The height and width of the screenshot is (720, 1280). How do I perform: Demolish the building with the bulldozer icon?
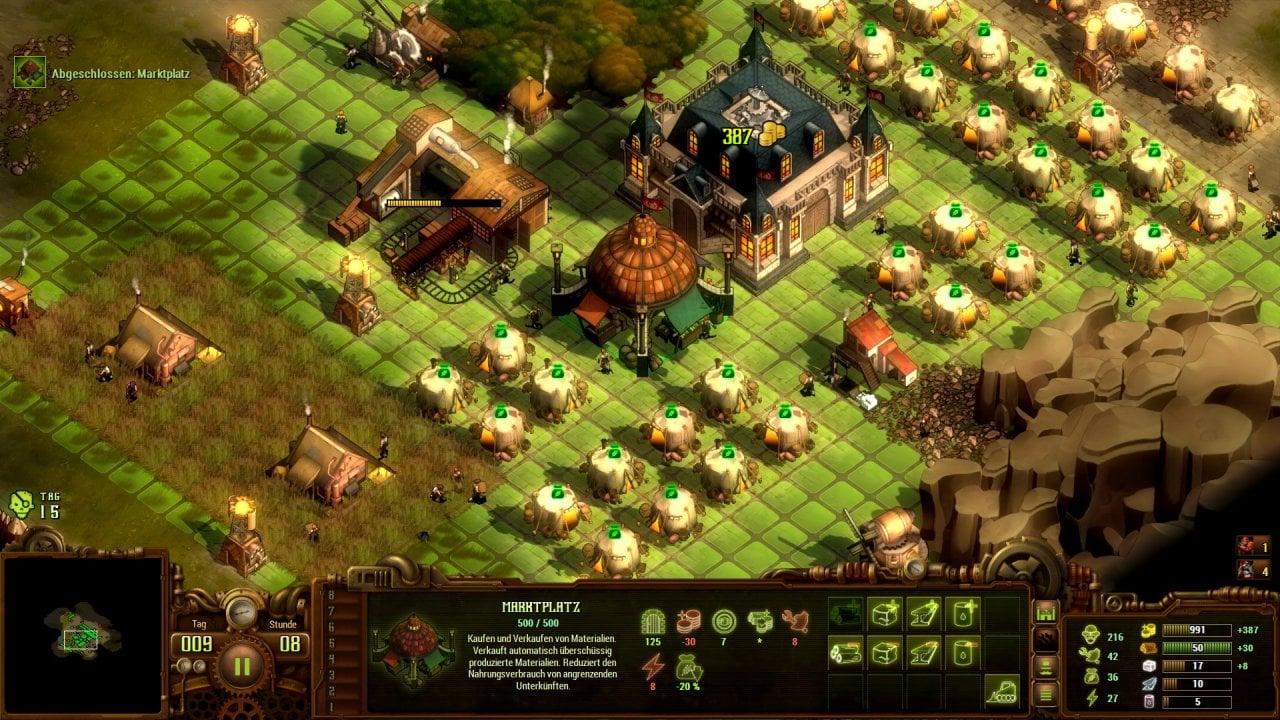[1000, 690]
